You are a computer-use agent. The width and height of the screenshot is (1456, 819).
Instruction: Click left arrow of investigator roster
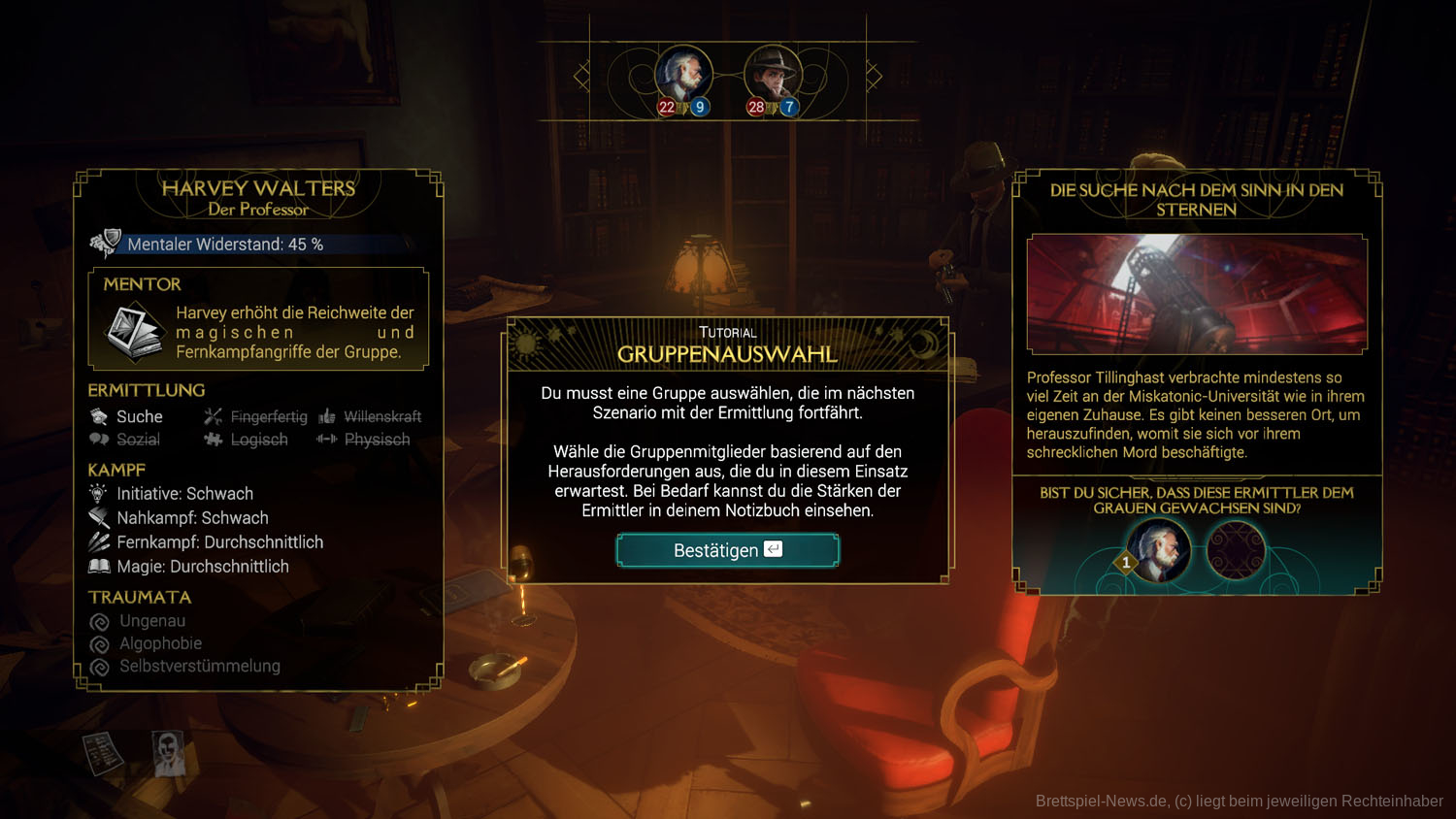pos(581,76)
